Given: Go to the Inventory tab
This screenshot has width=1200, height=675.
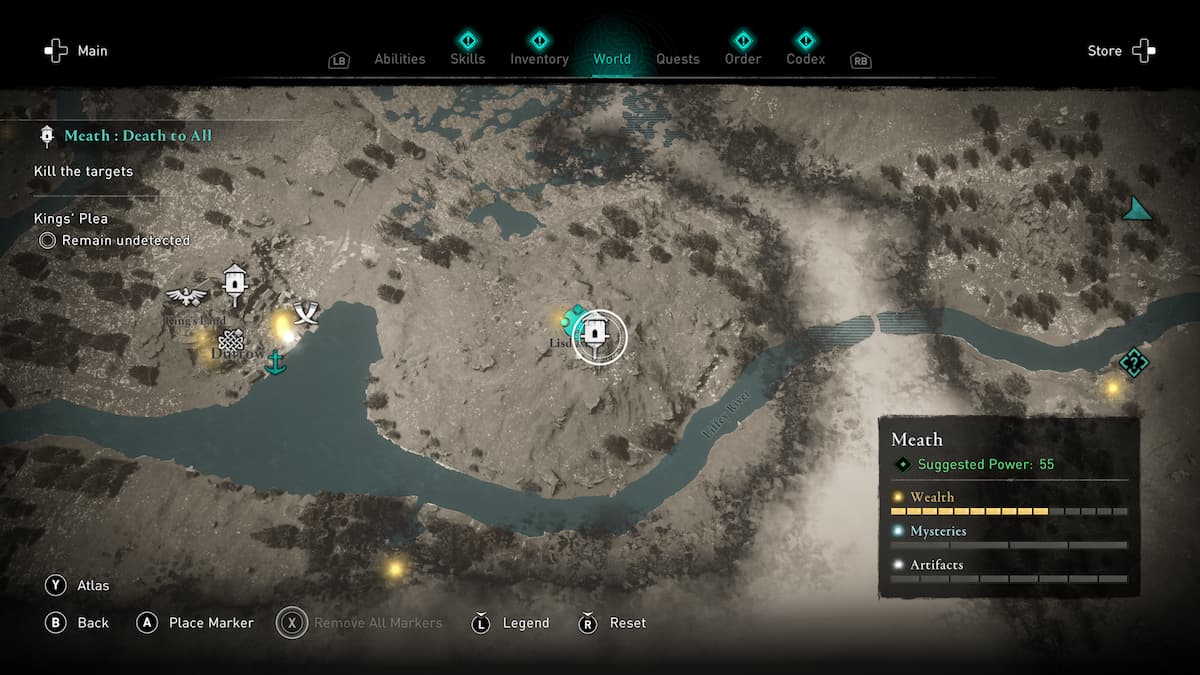Looking at the screenshot, I should [539, 59].
